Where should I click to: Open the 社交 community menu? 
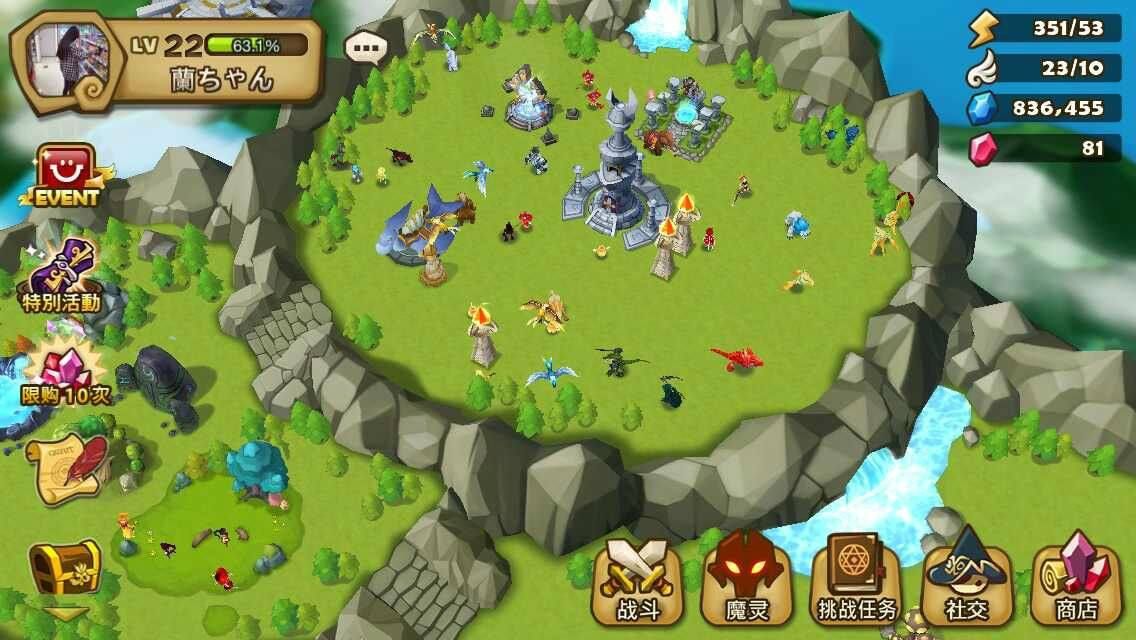point(967,580)
